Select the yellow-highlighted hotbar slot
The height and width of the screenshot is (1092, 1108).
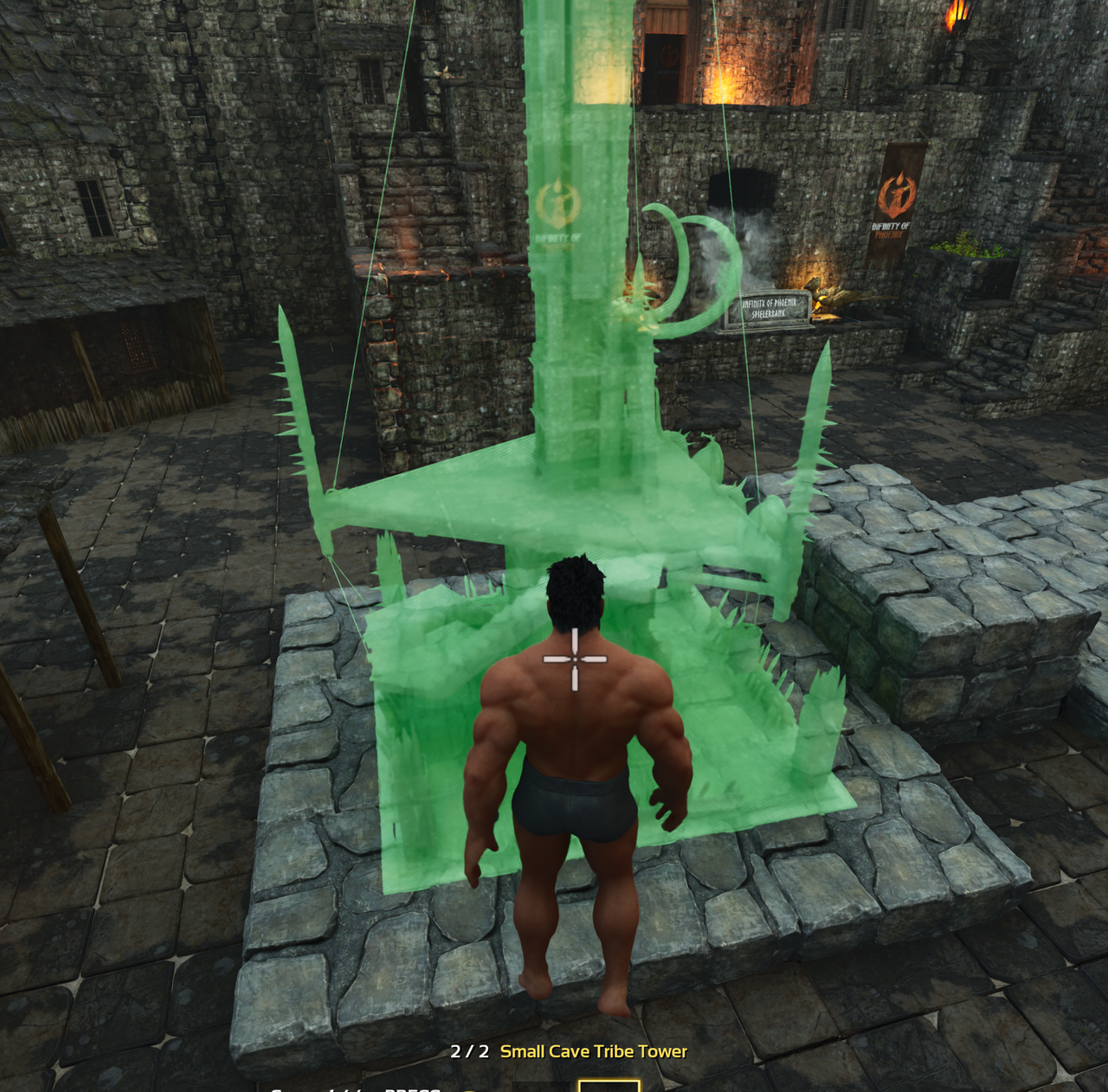click(609, 1085)
